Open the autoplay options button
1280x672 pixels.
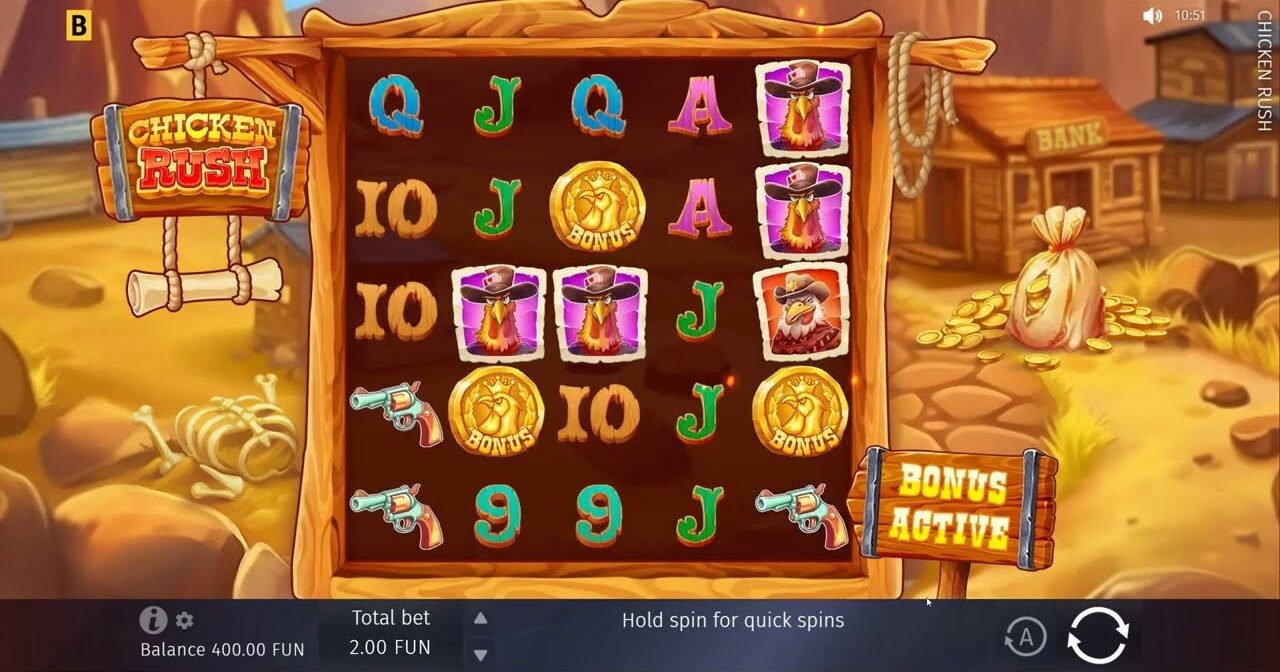1025,636
